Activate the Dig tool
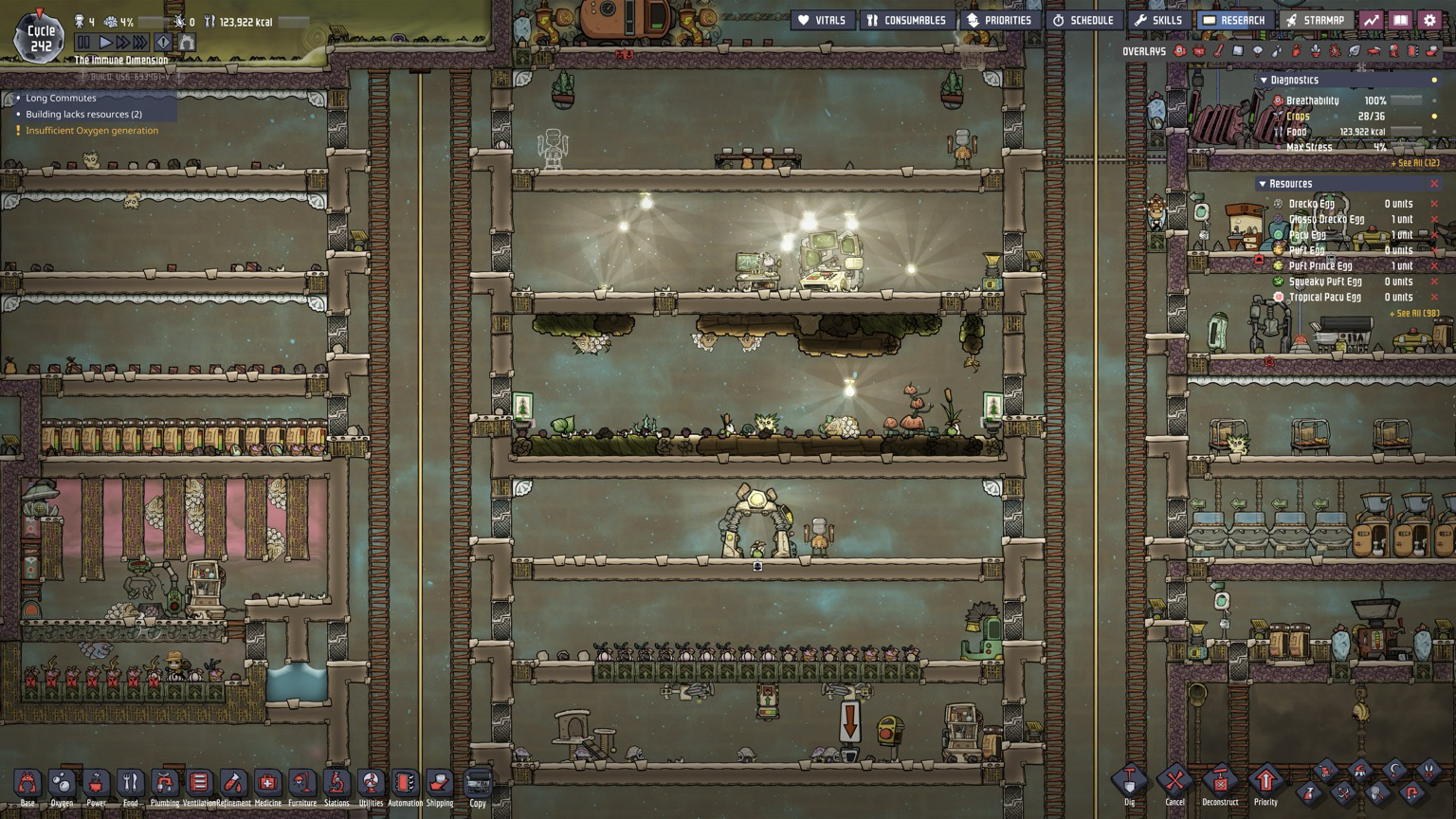The image size is (1456, 819). coord(1129,783)
